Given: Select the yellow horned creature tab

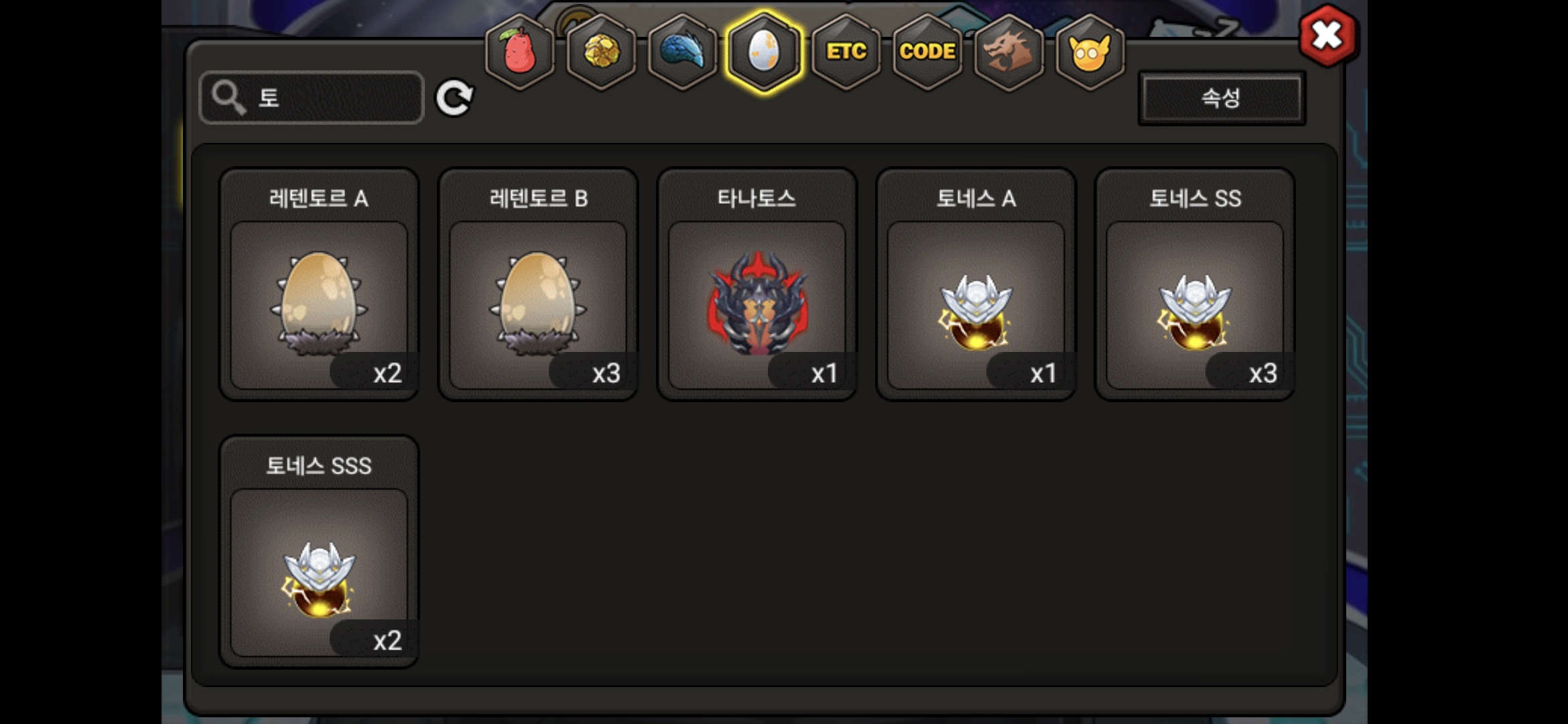Looking at the screenshot, I should point(1090,52).
